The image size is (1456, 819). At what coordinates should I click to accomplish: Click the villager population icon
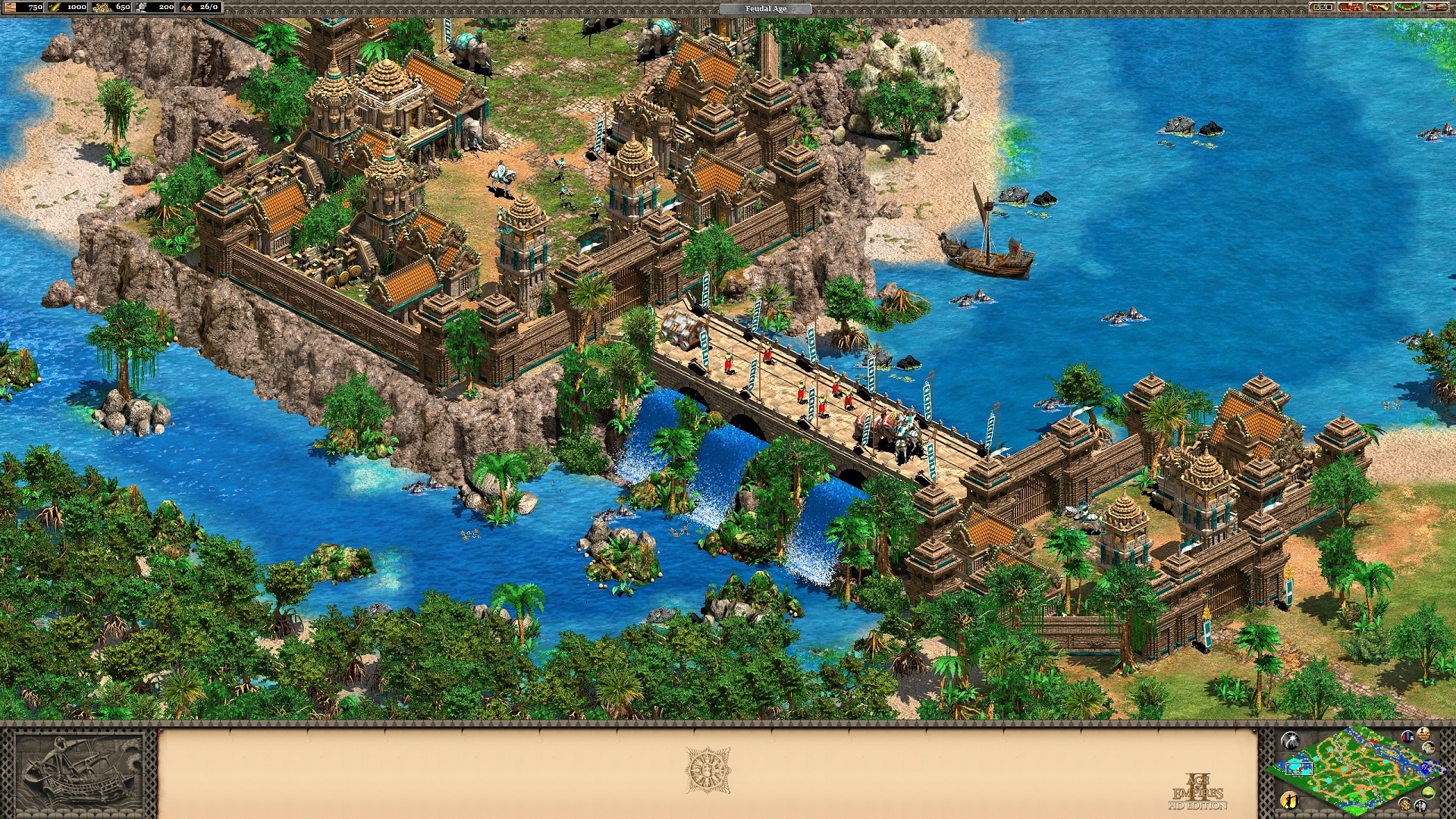[x=187, y=8]
